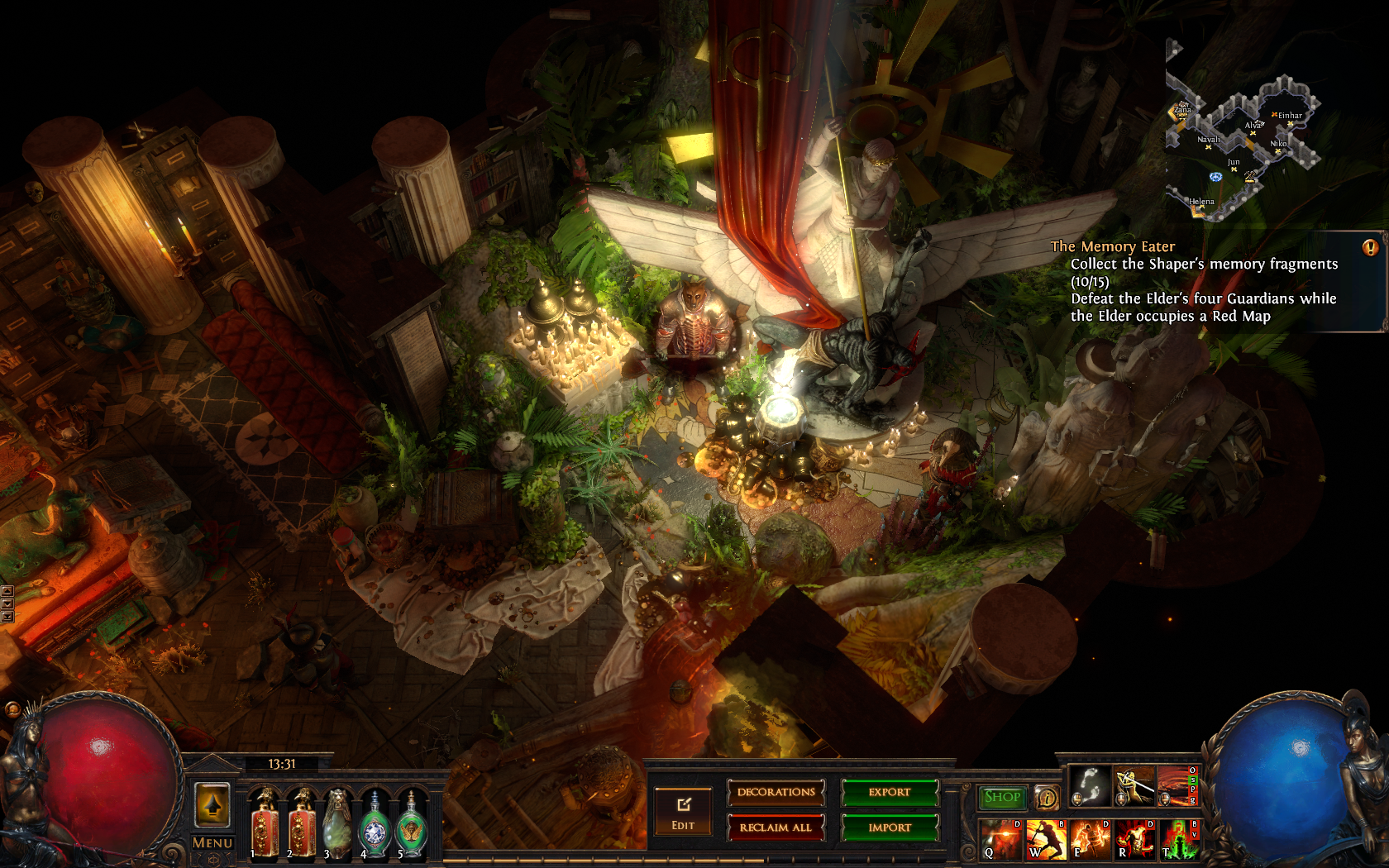Image resolution: width=1389 pixels, height=868 pixels.
Task: Use the lion-headed flask in slot 3
Action: pos(337,824)
